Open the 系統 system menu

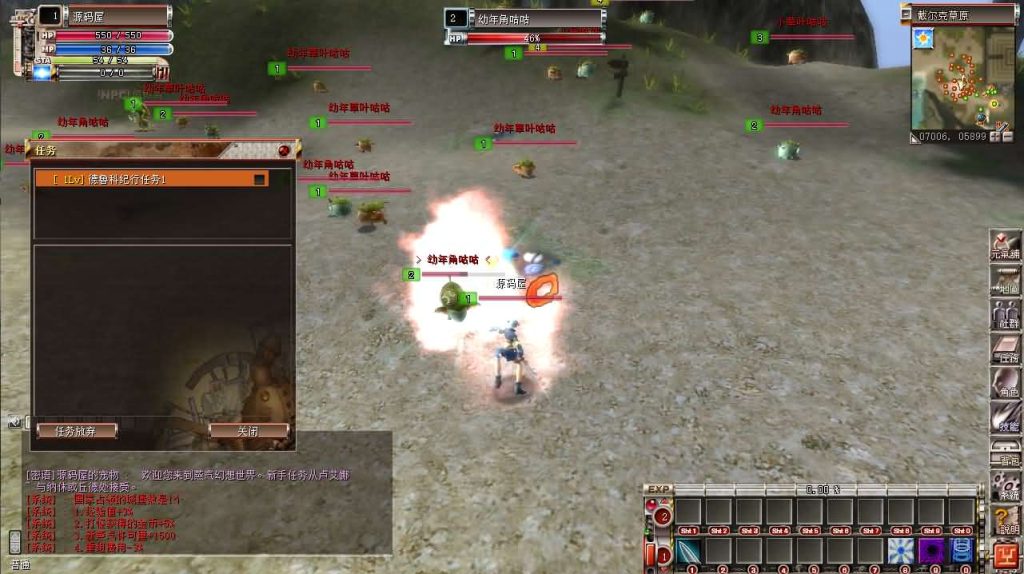click(1006, 487)
